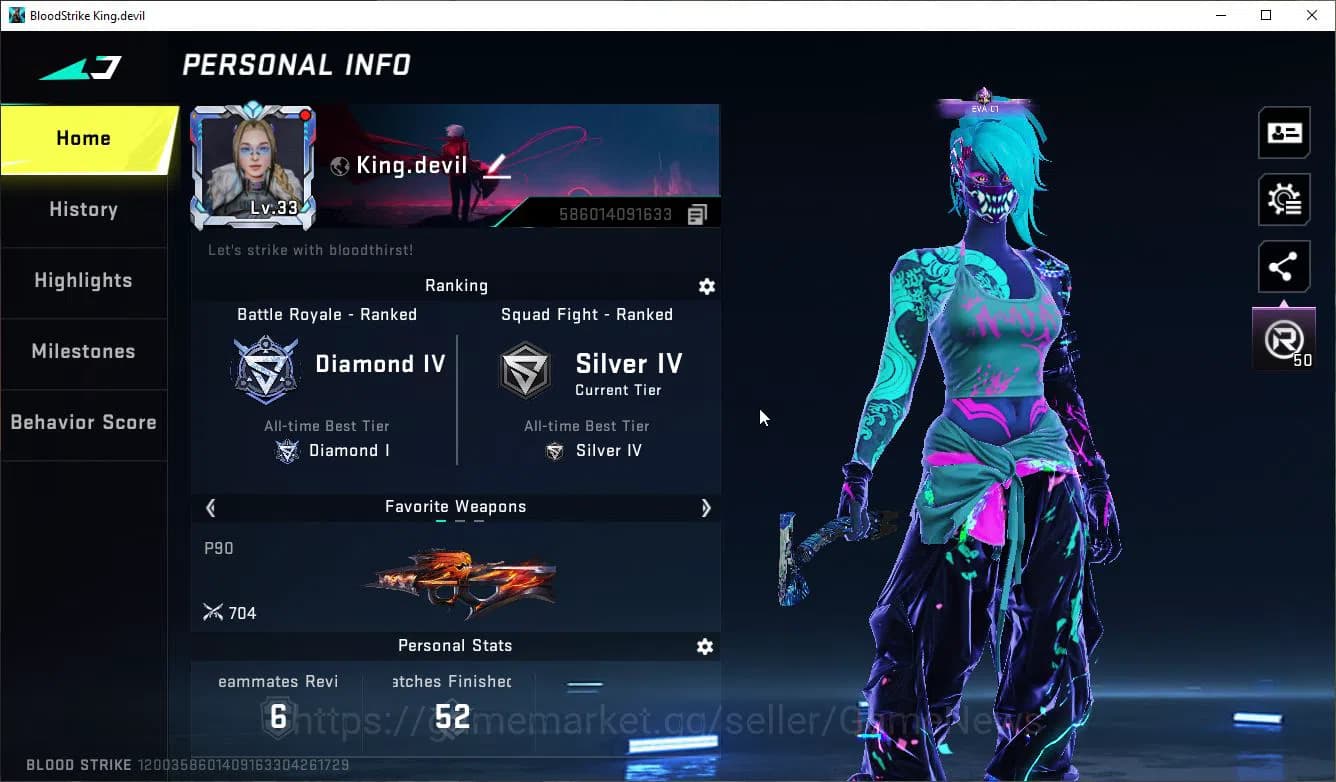Open the Highlights tab
Viewport: 1336px width, 782px height.
click(83, 281)
